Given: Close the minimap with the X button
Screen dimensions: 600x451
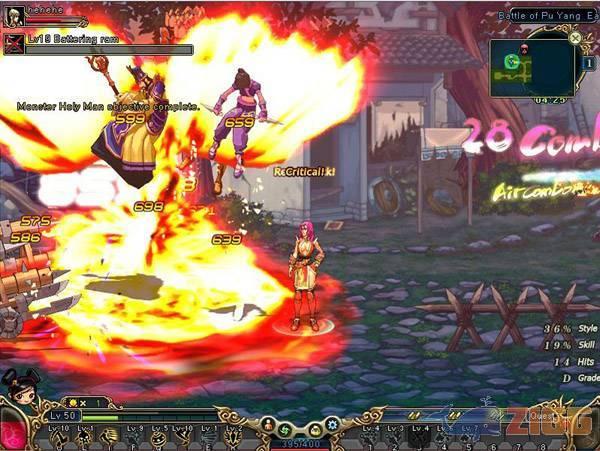Looking at the screenshot, I should click(575, 39).
